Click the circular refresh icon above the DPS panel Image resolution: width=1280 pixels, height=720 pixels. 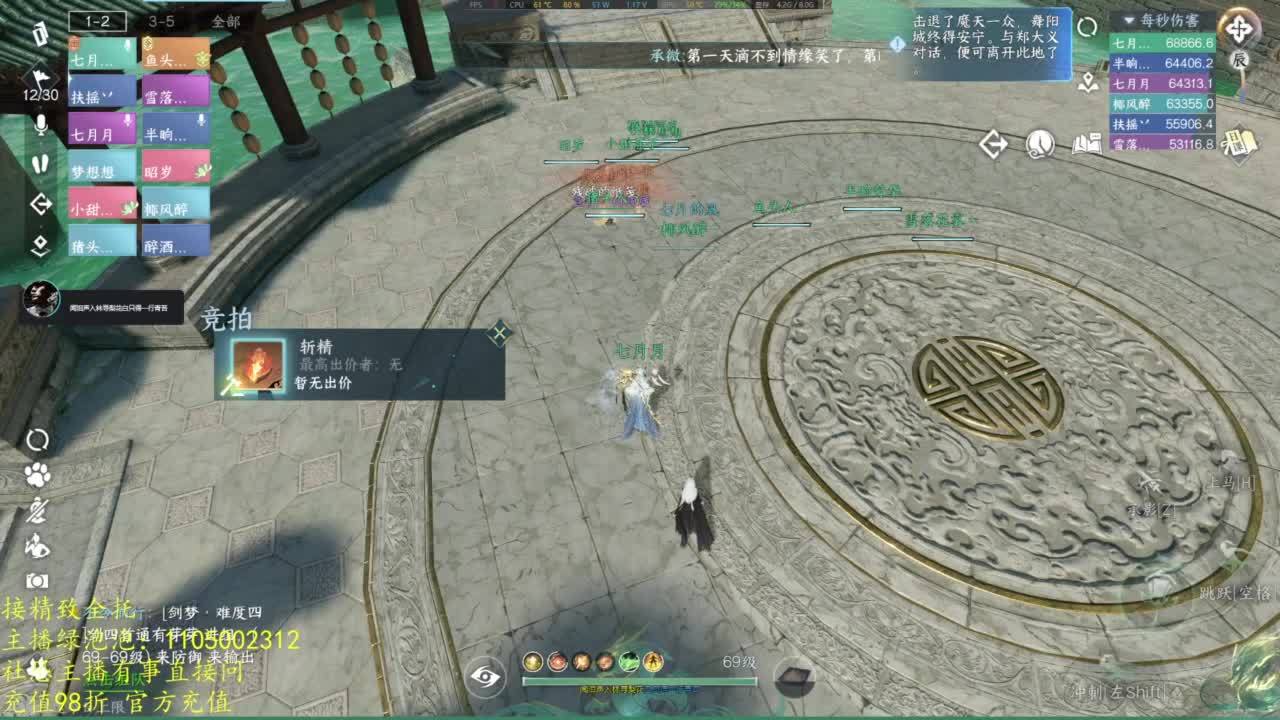click(1087, 27)
